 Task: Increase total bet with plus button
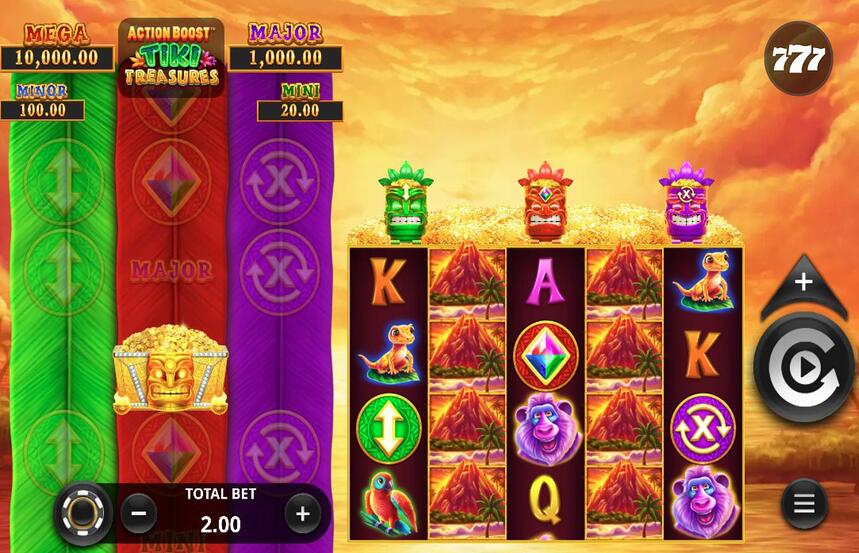302,514
